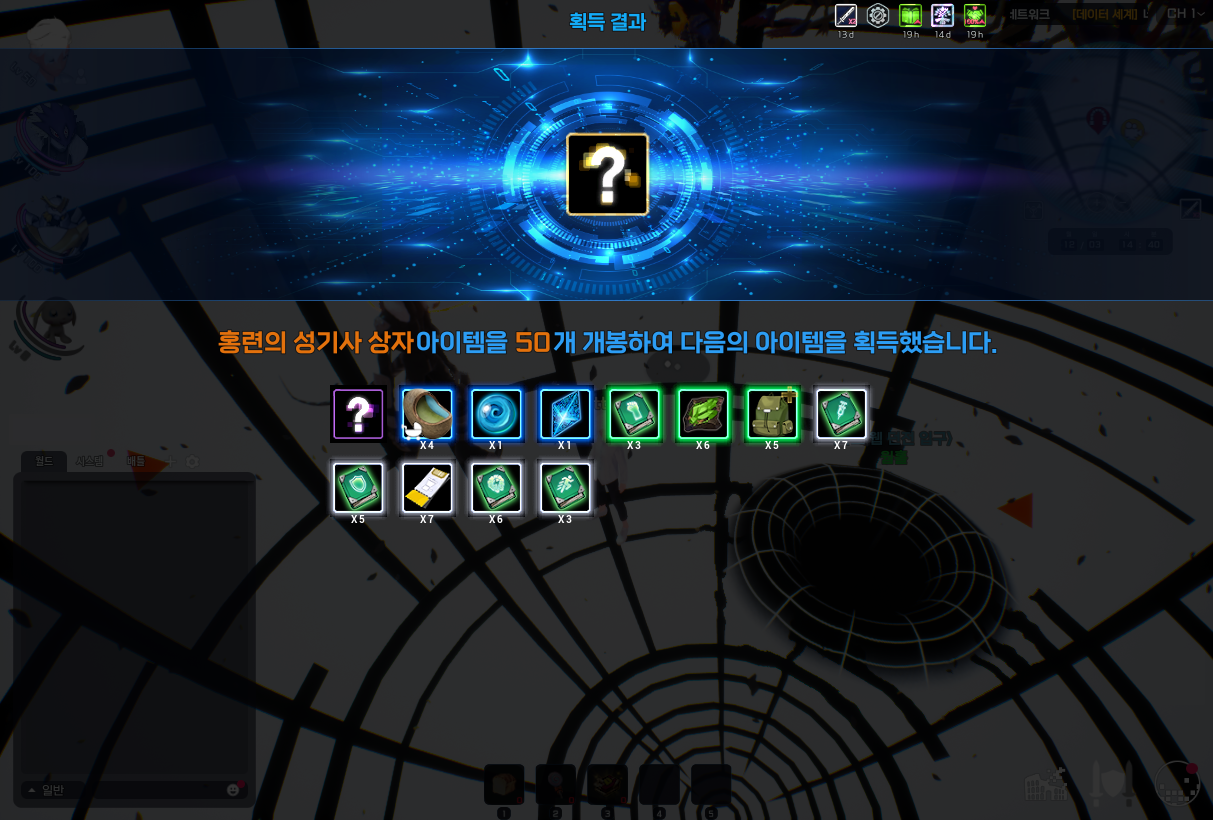Viewport: 1213px width, 820px height.
Task: Inspect the green syringe skill book
Action: tap(841, 414)
